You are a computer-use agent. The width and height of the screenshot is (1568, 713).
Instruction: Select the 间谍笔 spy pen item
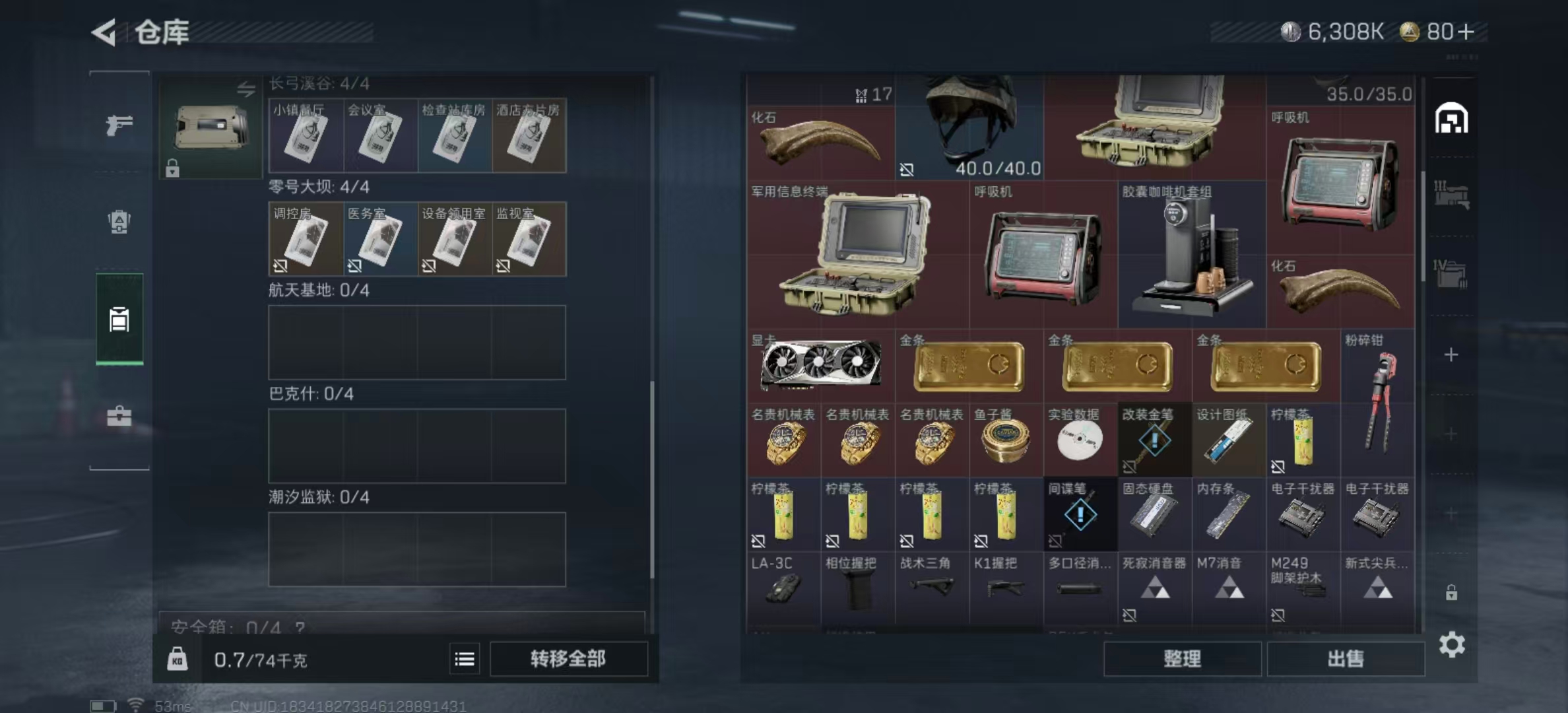click(x=1080, y=514)
